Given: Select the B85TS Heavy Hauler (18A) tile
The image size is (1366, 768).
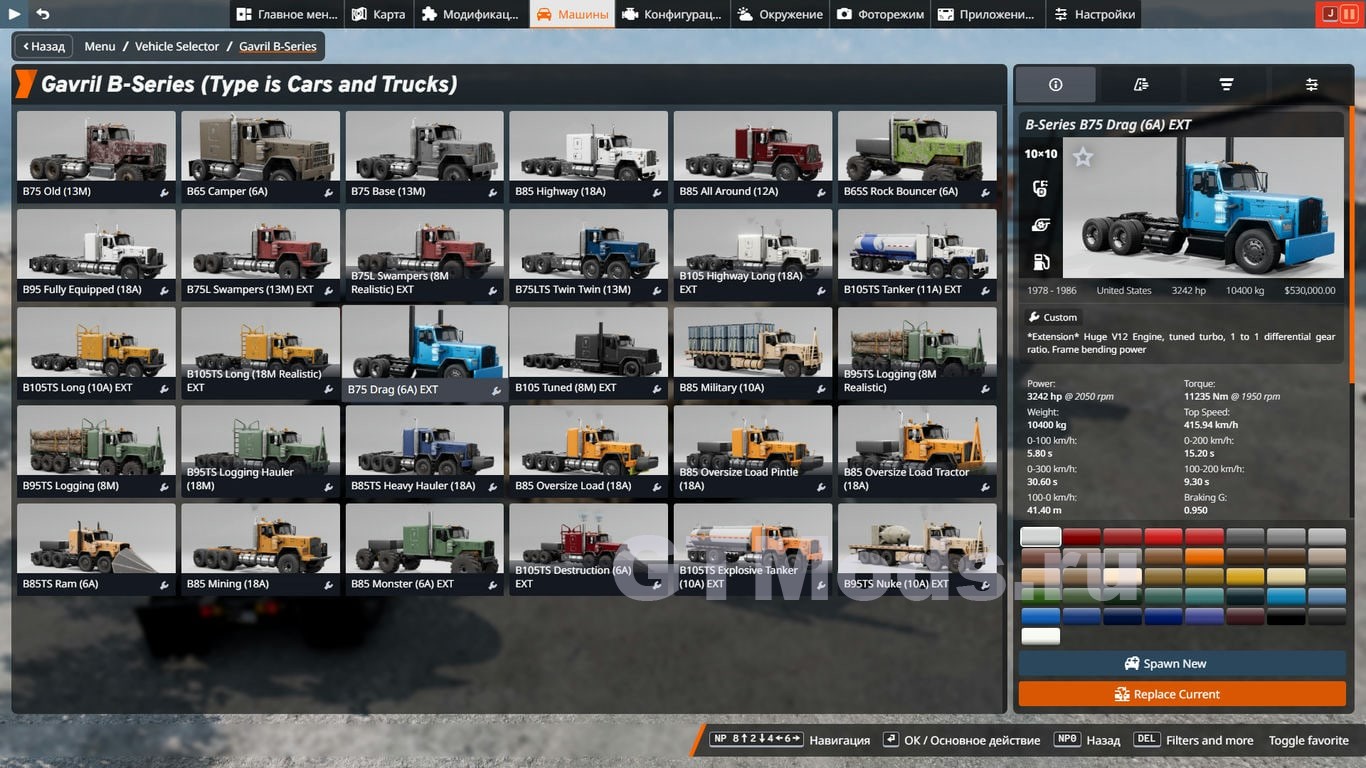Looking at the screenshot, I should [x=424, y=451].
